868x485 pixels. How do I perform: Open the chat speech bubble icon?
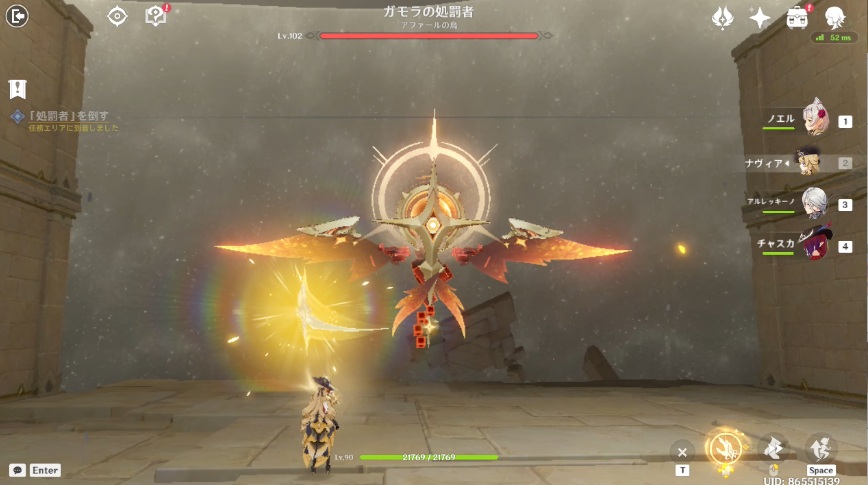click(17, 470)
